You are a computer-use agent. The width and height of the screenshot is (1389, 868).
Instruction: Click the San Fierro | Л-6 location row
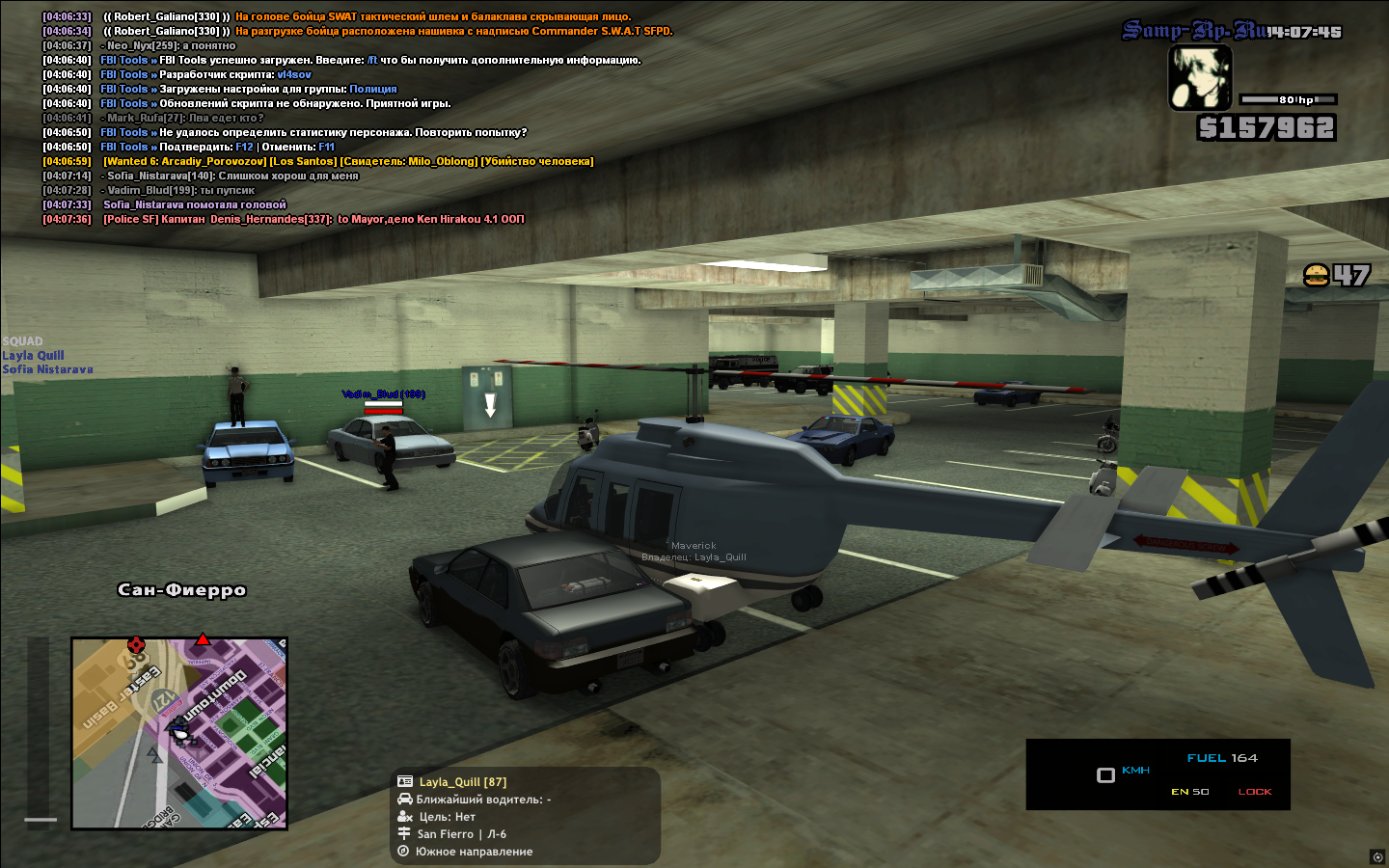(x=461, y=834)
